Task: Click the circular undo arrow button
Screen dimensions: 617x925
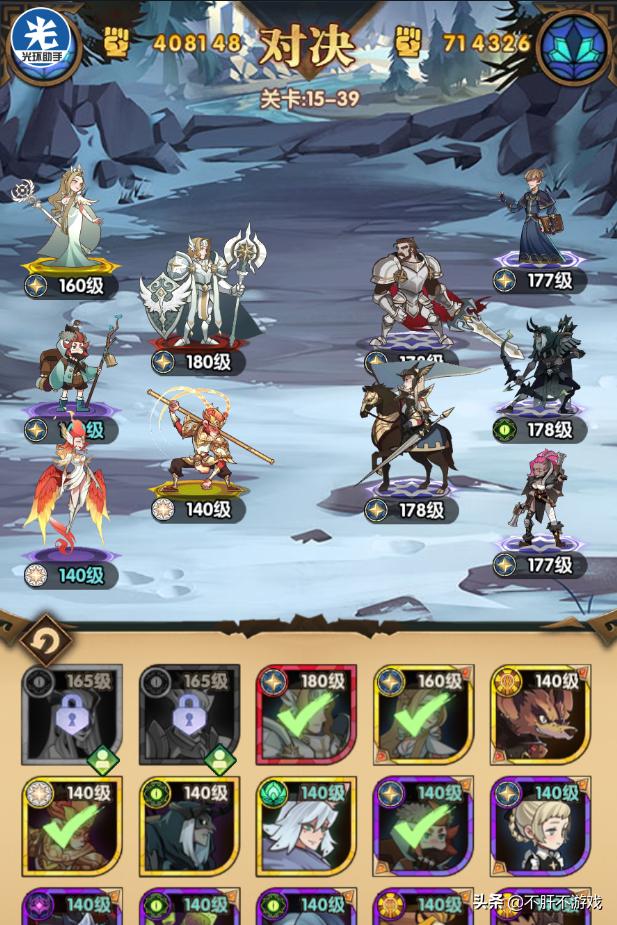Action: pyautogui.click(x=45, y=639)
